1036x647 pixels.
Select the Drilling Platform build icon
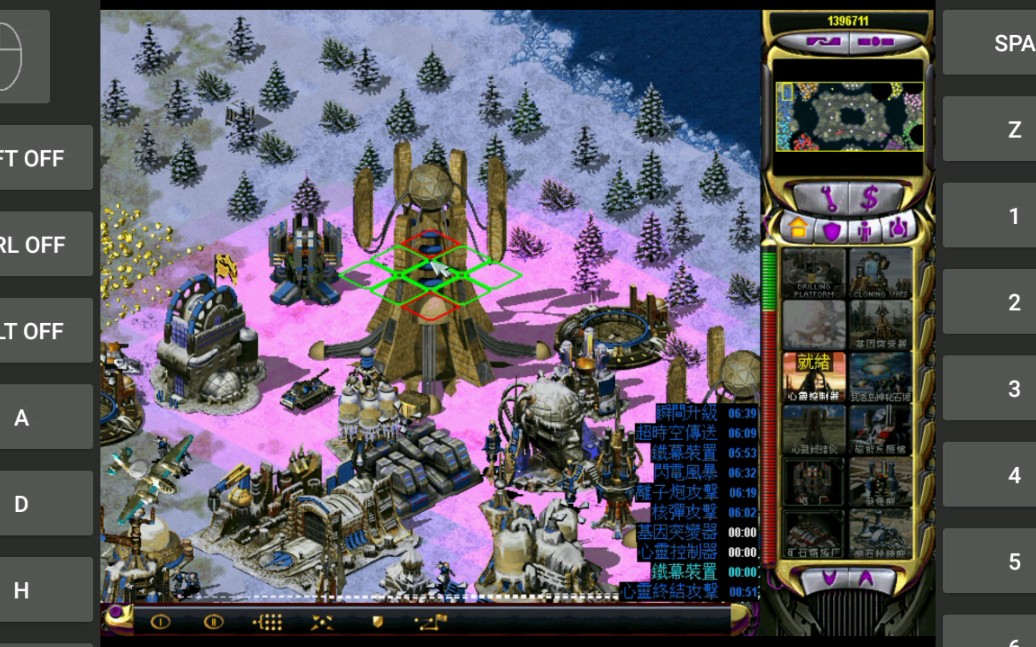pyautogui.click(x=814, y=273)
